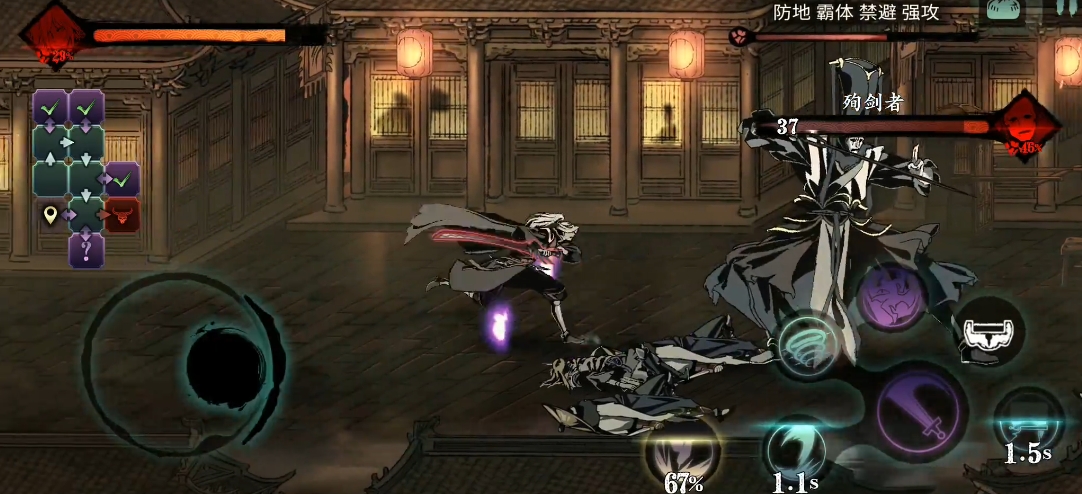Select the location pin on the minimap

pyautogui.click(x=50, y=214)
